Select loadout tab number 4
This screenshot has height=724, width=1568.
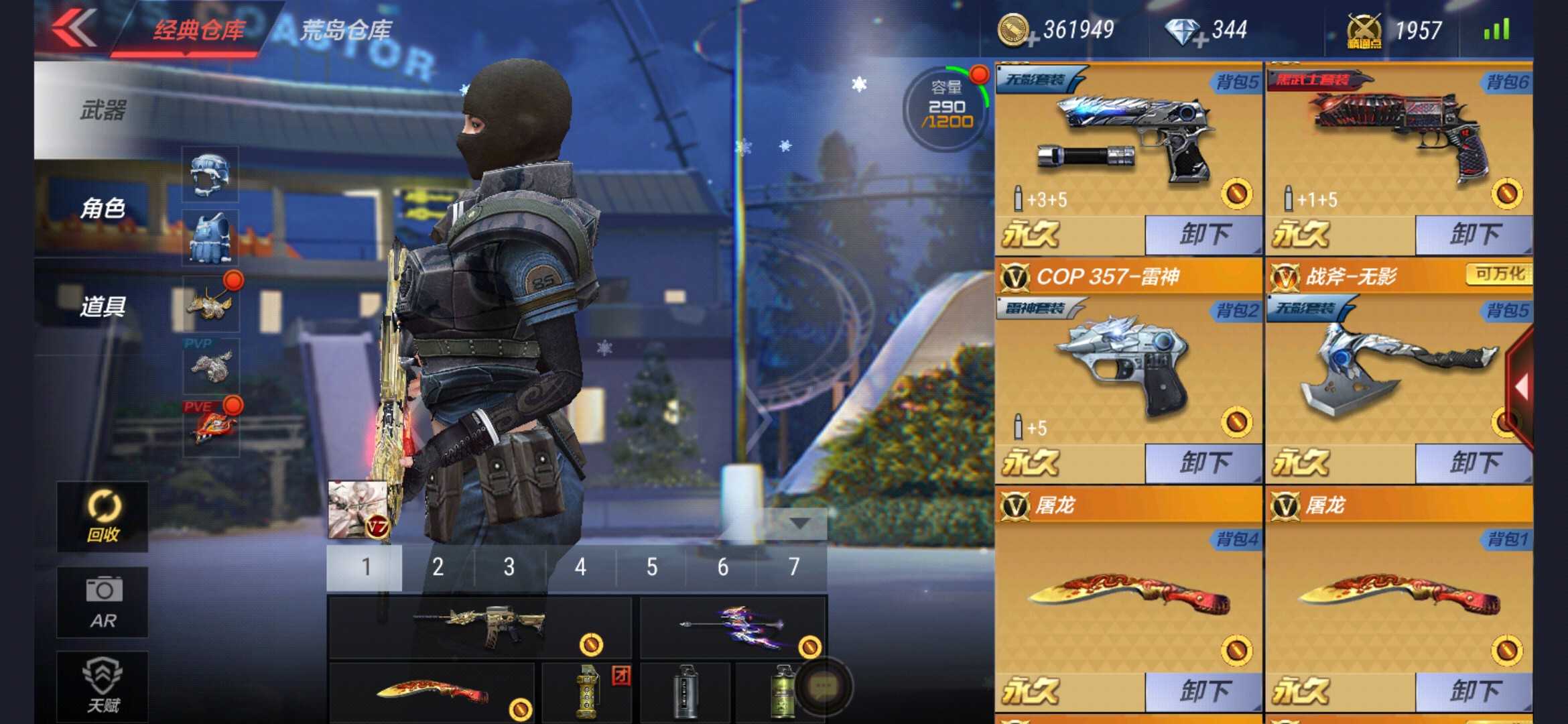[580, 566]
